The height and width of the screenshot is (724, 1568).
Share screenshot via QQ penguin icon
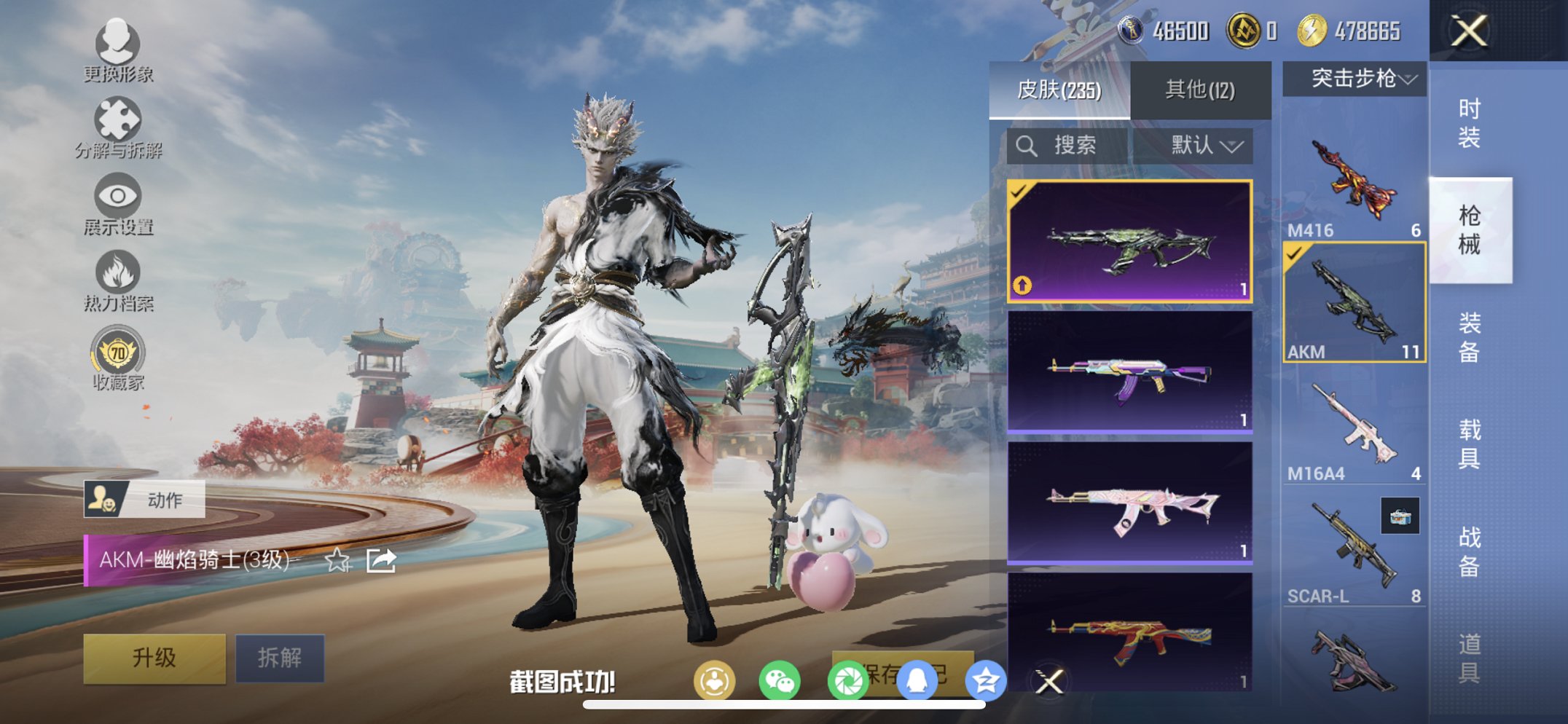pos(918,679)
